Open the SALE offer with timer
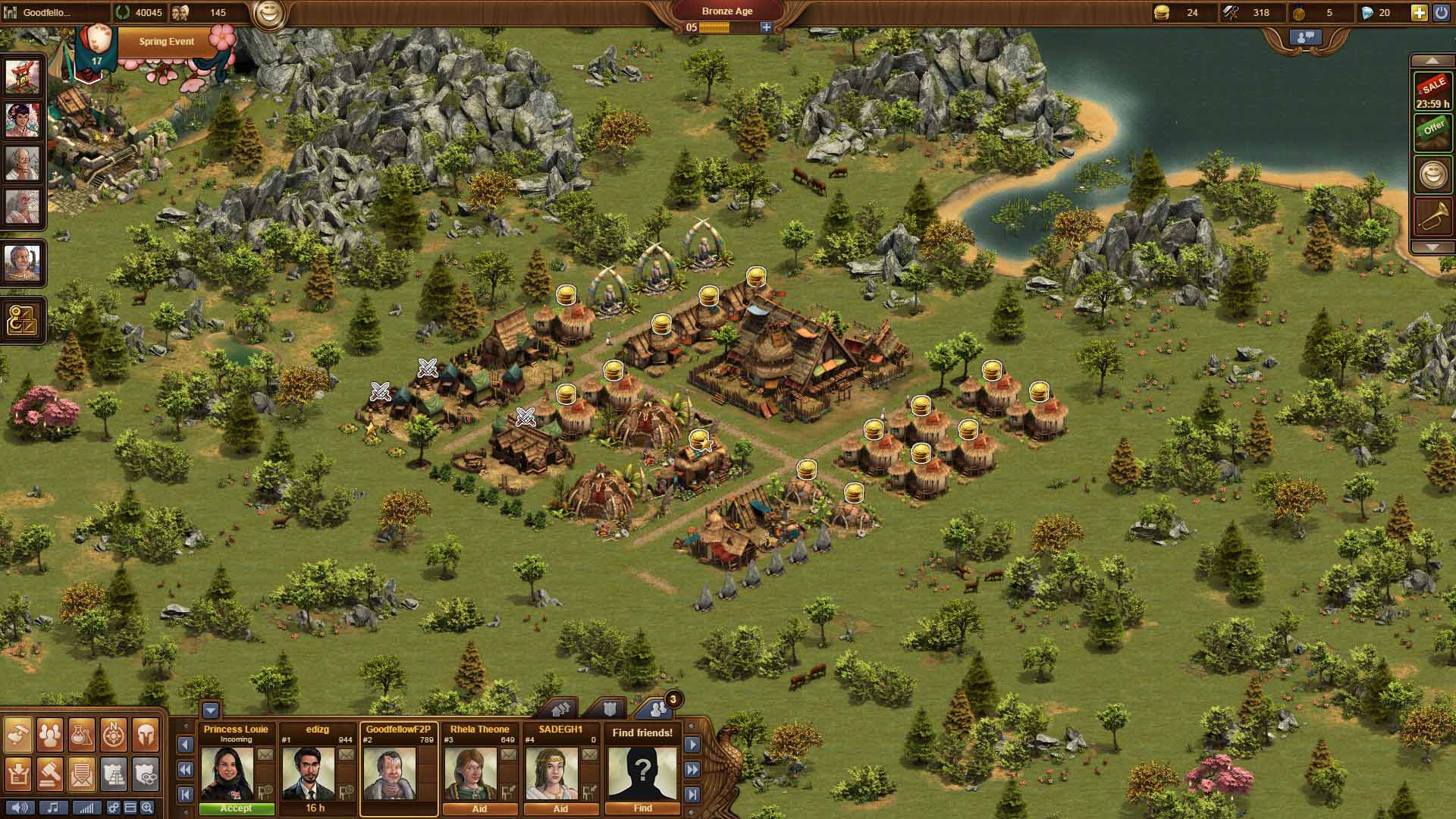1456x819 pixels. [x=1432, y=93]
